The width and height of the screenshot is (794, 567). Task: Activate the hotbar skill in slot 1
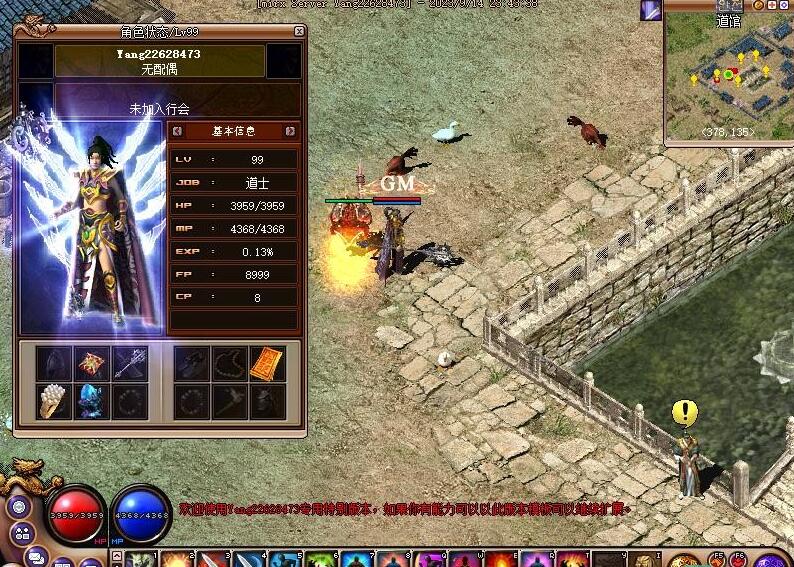coord(142,559)
